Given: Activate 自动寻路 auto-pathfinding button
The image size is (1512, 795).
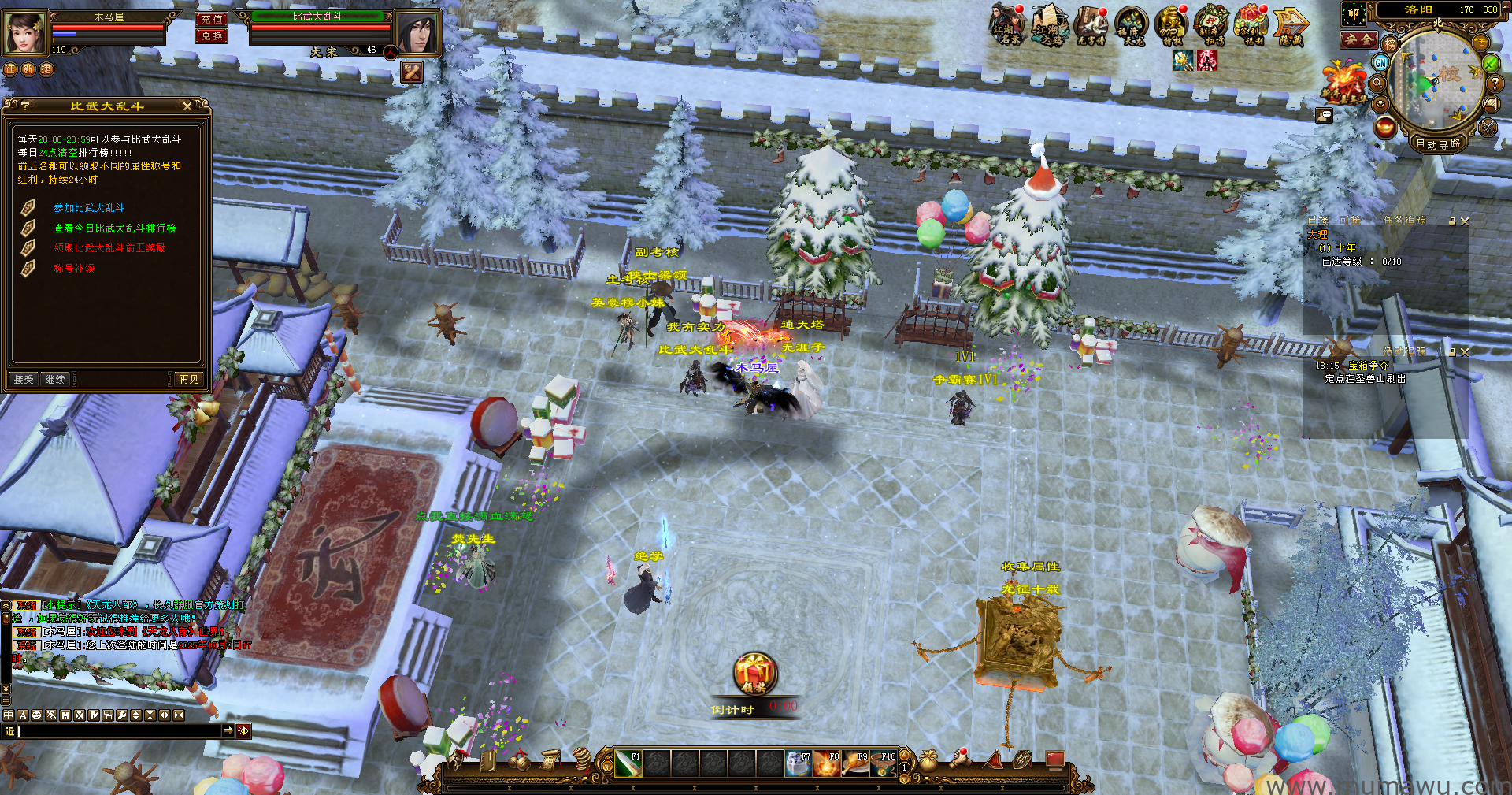Looking at the screenshot, I should [x=1438, y=143].
